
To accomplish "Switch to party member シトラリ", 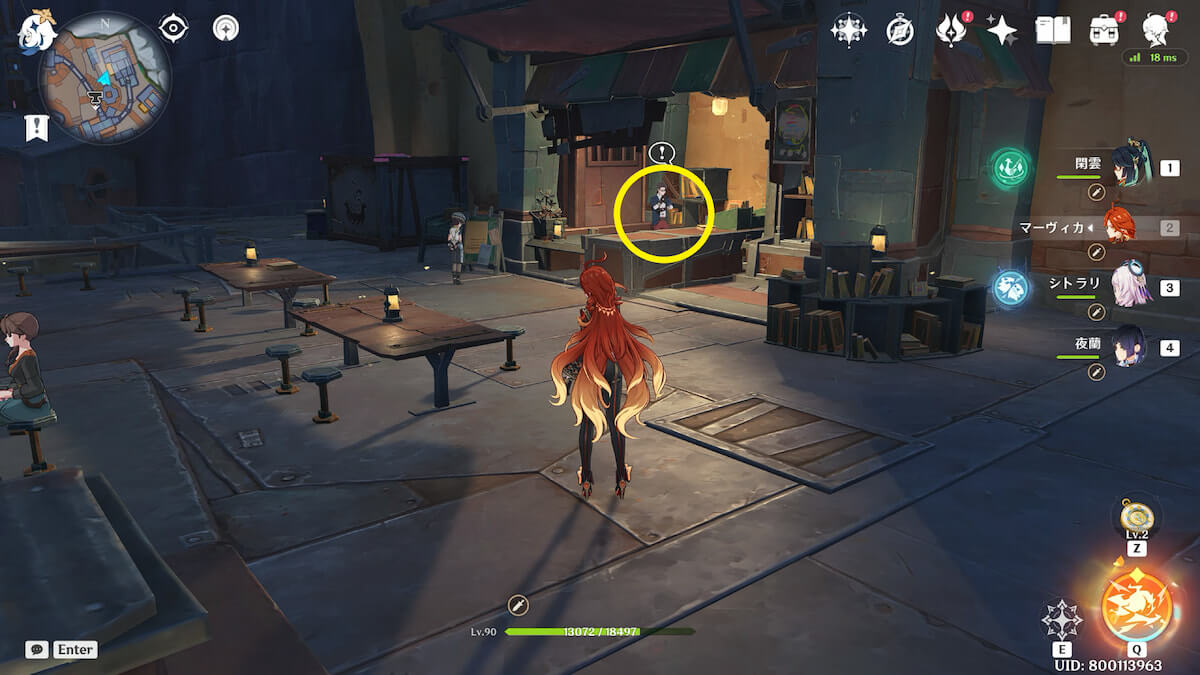I will pyautogui.click(x=1130, y=286).
